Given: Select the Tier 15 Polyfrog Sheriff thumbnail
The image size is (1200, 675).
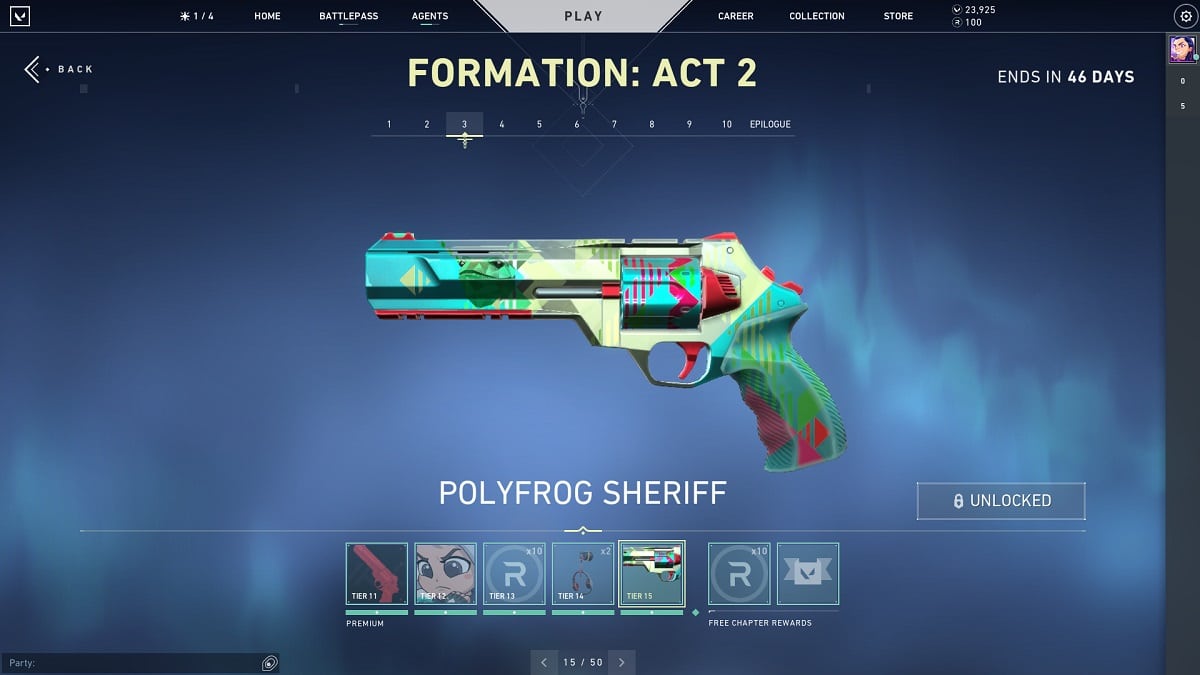Looking at the screenshot, I should click(652, 574).
